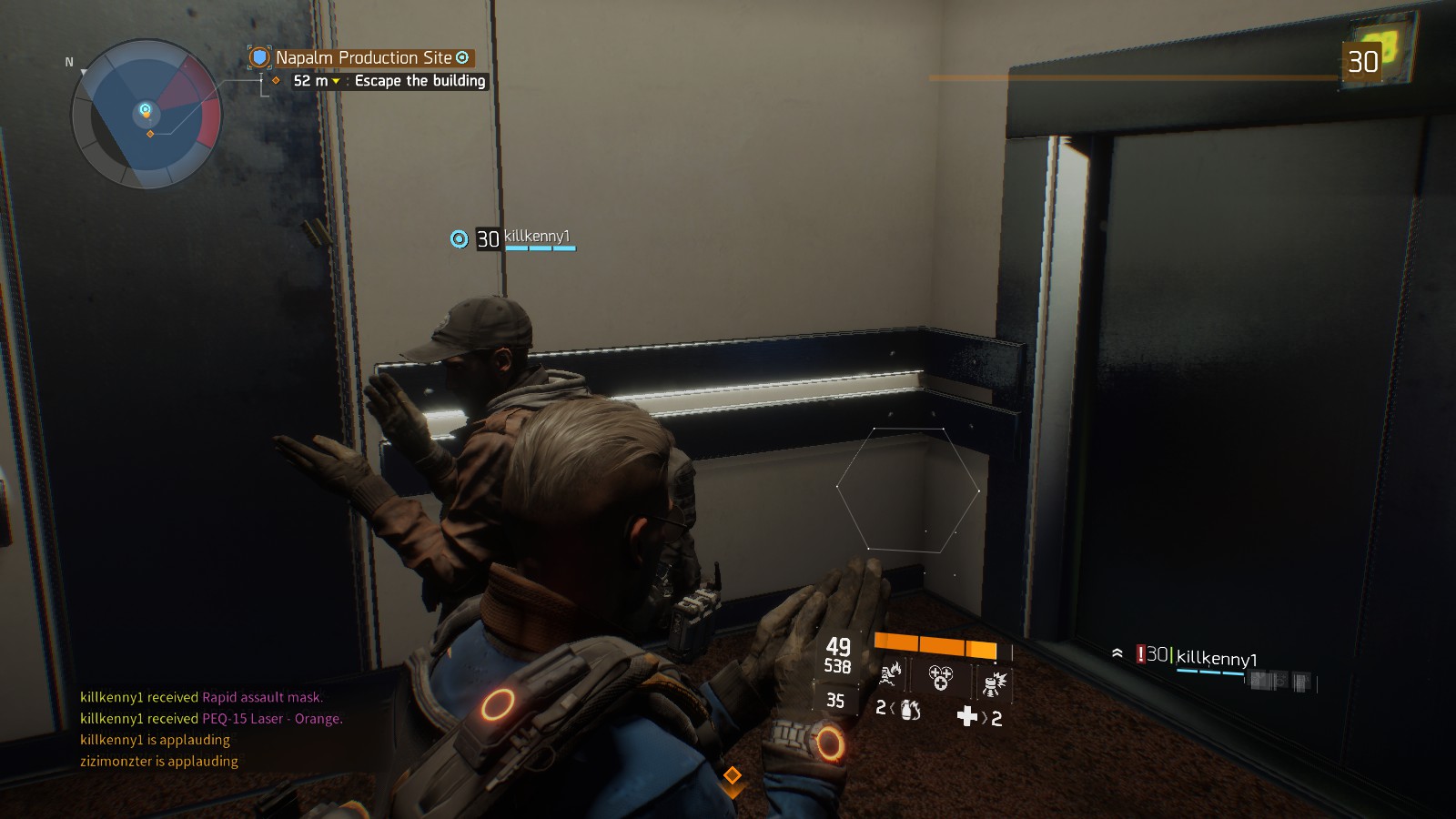Select the incendiary grenade icon
Viewport: 1456px width, 819px height.
909,709
